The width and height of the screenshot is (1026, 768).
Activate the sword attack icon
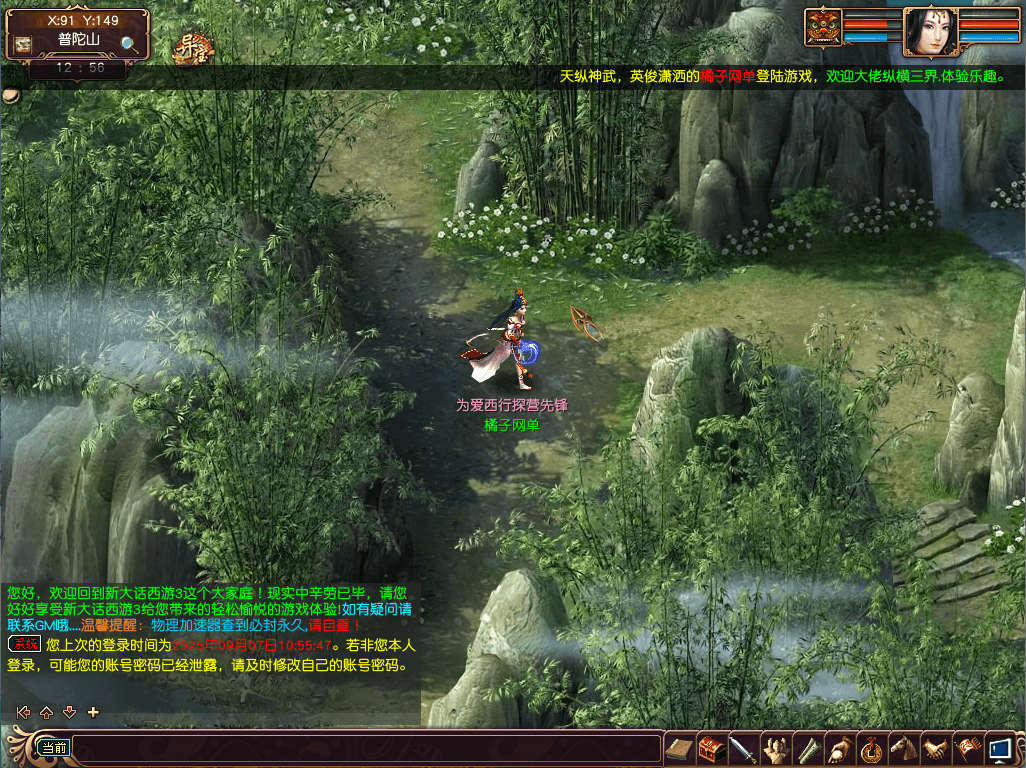[743, 748]
